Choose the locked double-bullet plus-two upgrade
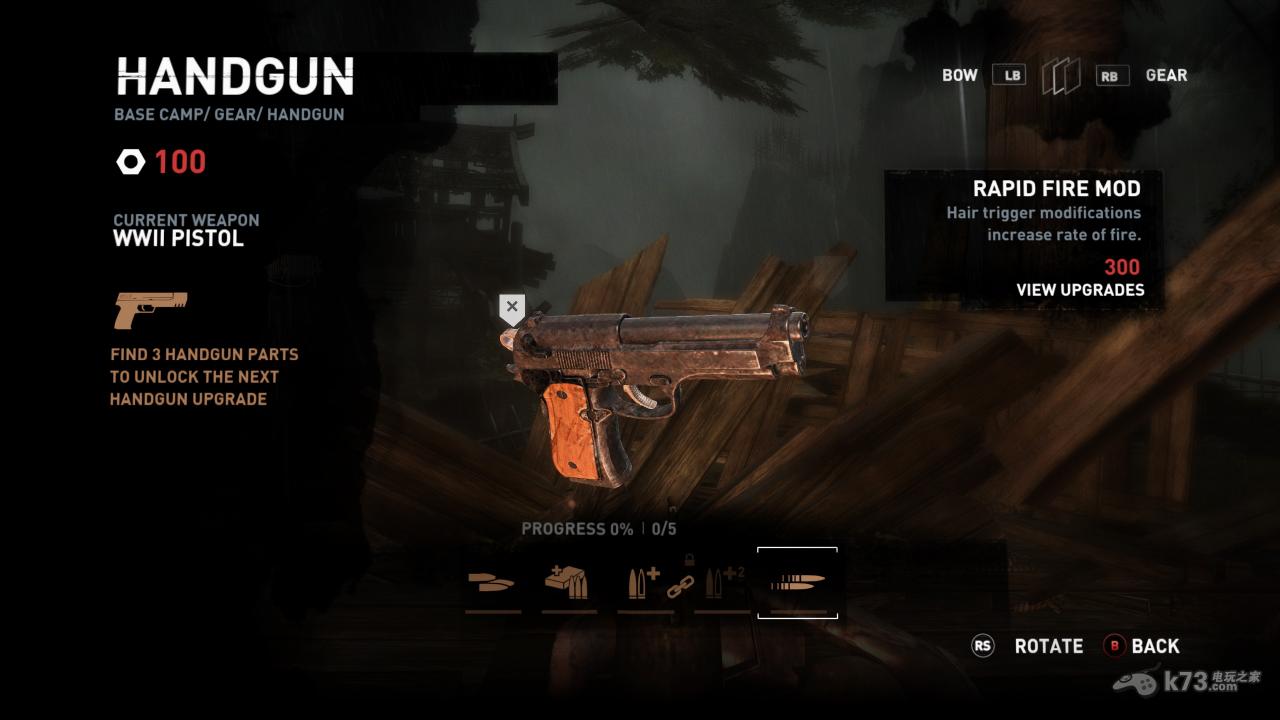This screenshot has width=1280, height=720. (x=721, y=583)
